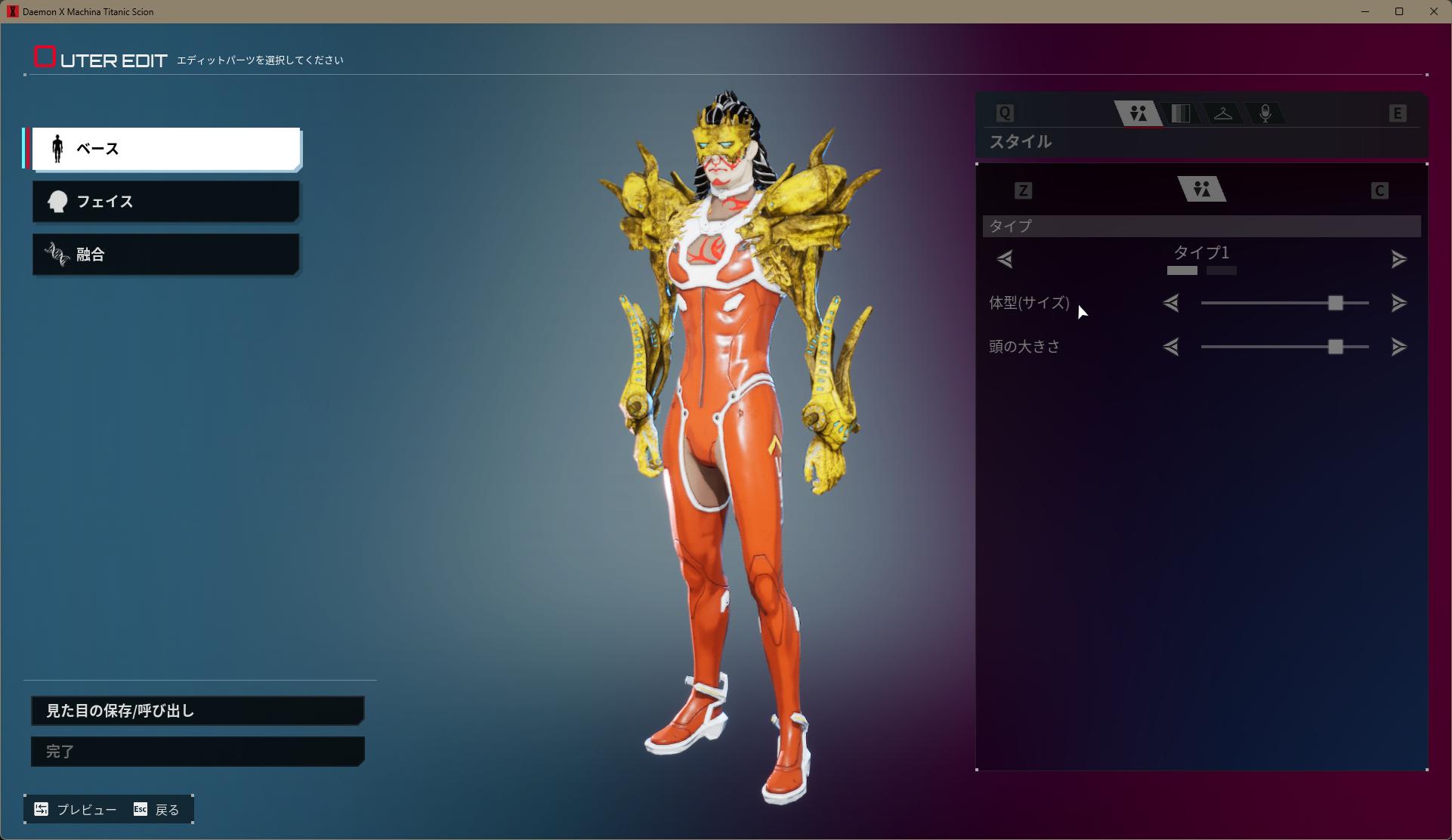Open the color palette tab
1452x840 pixels.
[x=1180, y=114]
